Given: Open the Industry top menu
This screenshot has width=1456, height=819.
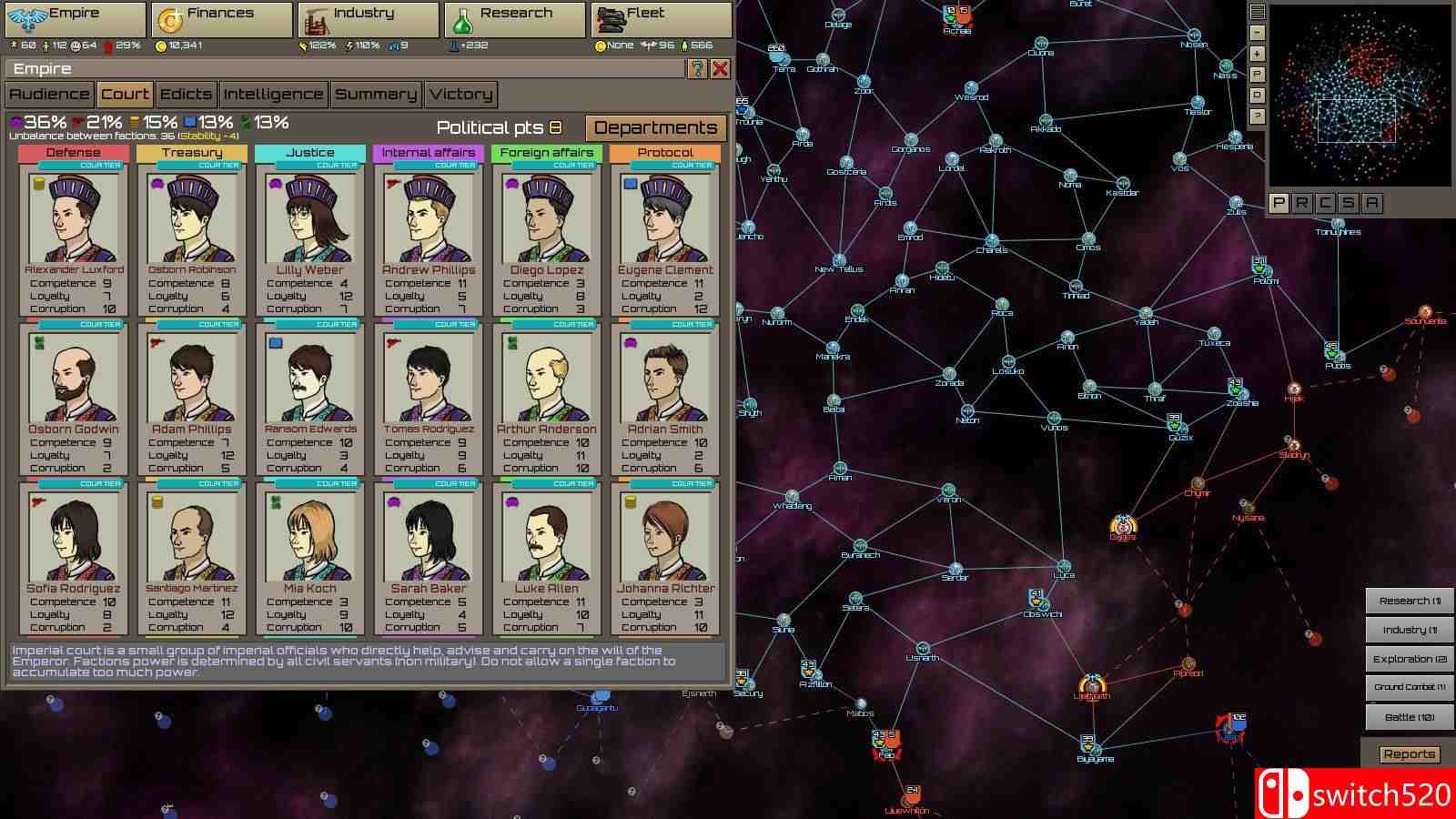Looking at the screenshot, I should click(x=369, y=18).
